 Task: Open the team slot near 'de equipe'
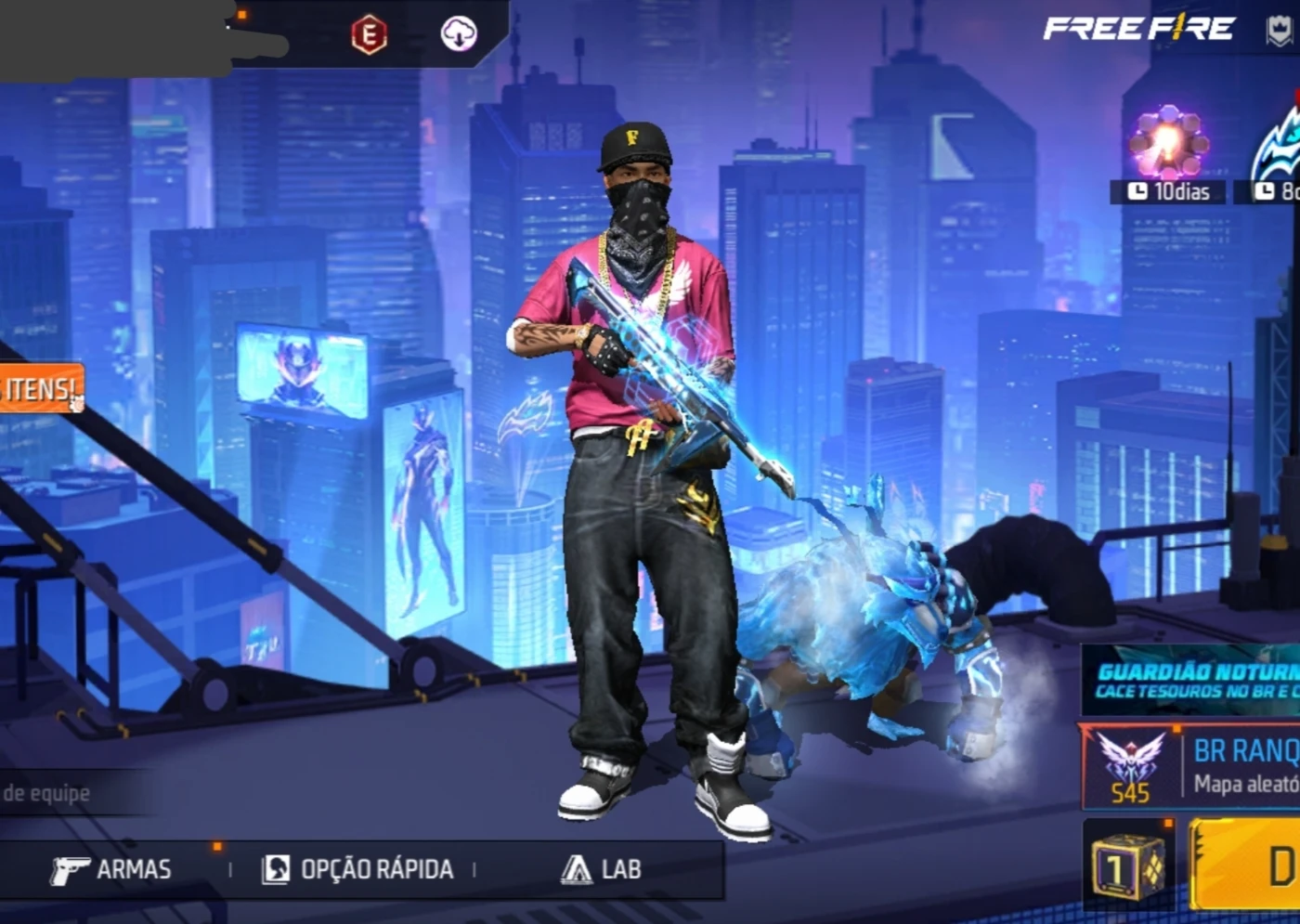click(45, 793)
